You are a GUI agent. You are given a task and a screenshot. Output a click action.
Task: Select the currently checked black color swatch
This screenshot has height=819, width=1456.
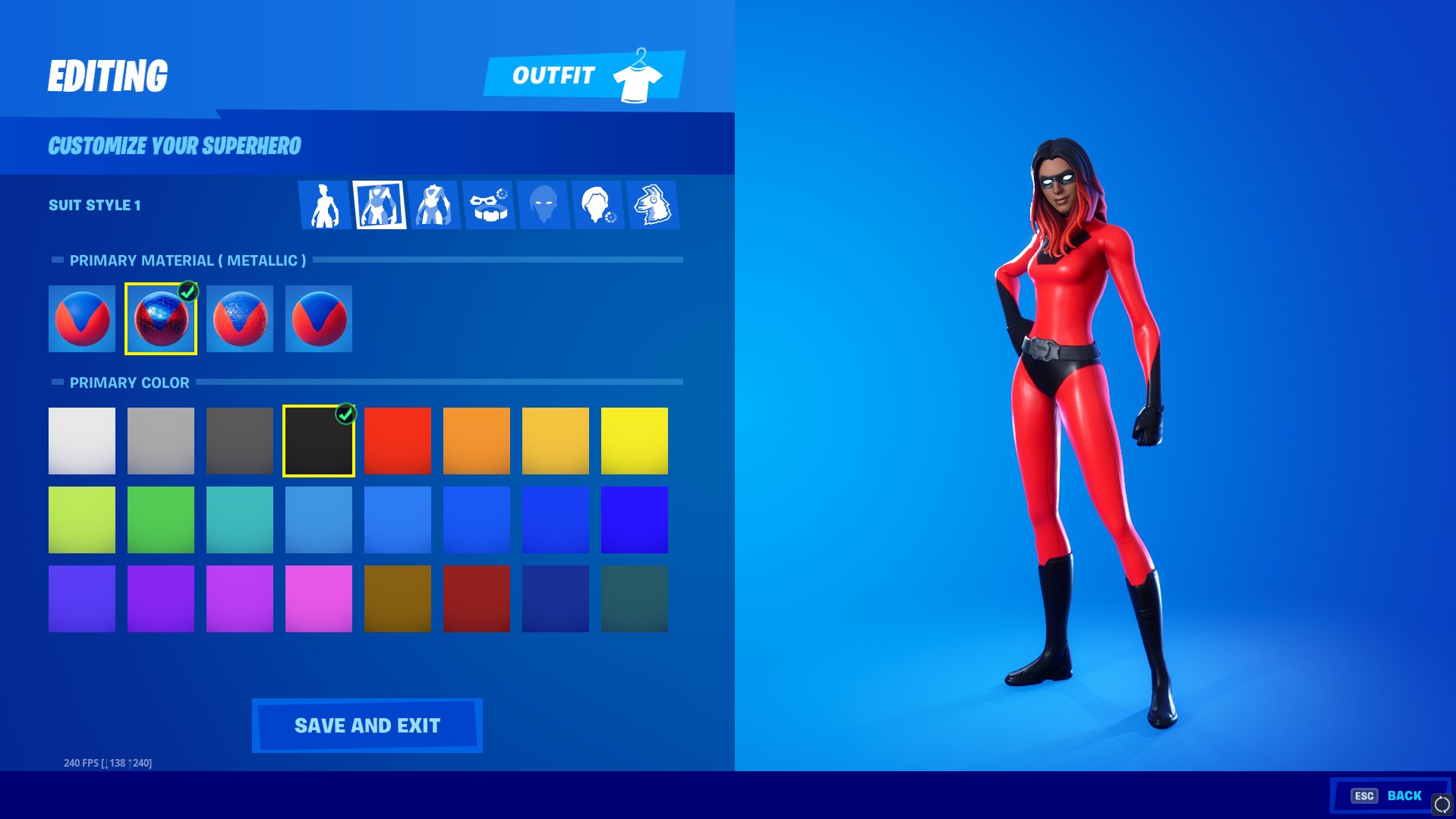pyautogui.click(x=318, y=440)
